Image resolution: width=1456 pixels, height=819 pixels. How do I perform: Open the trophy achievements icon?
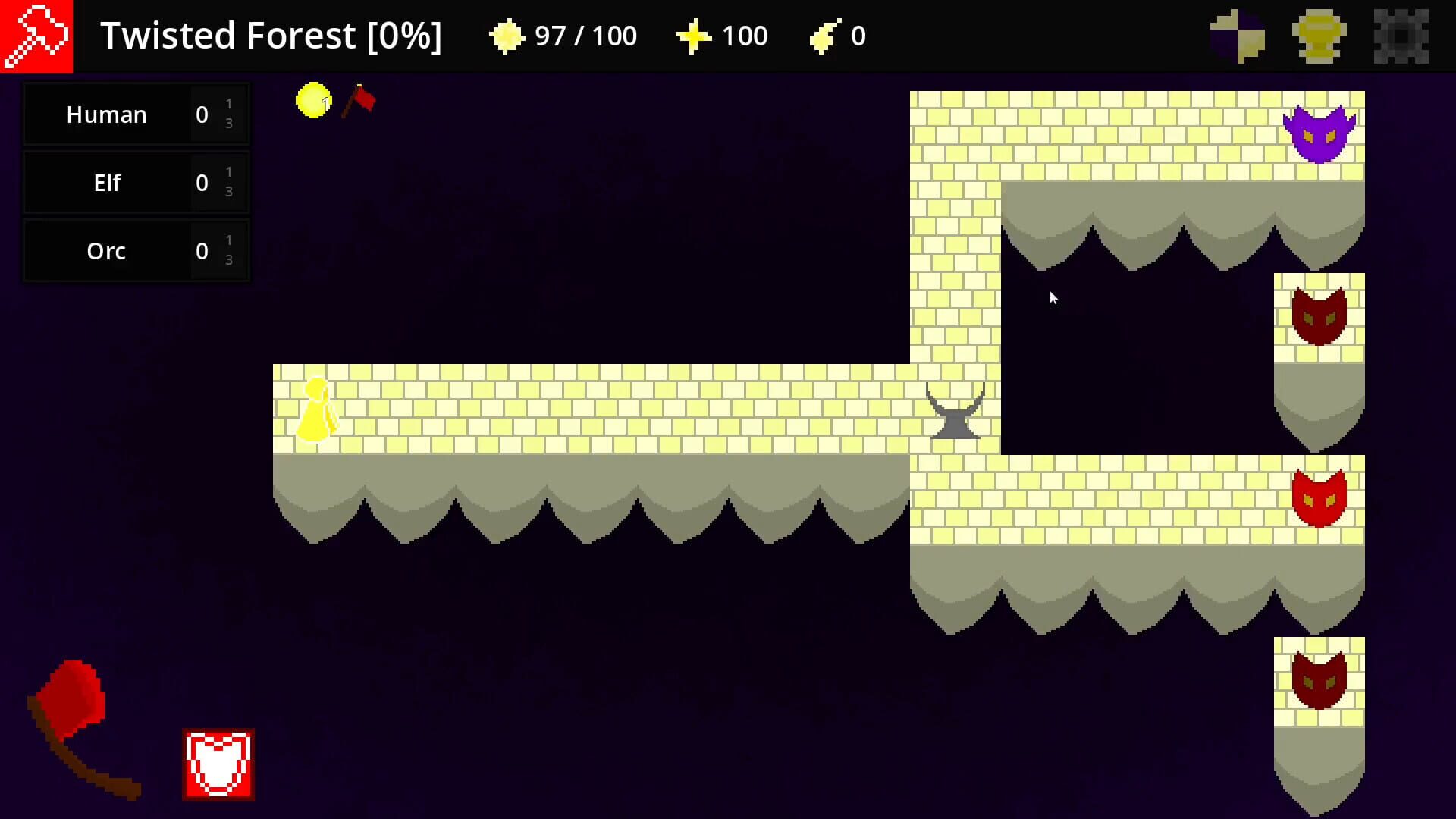pos(1318,34)
